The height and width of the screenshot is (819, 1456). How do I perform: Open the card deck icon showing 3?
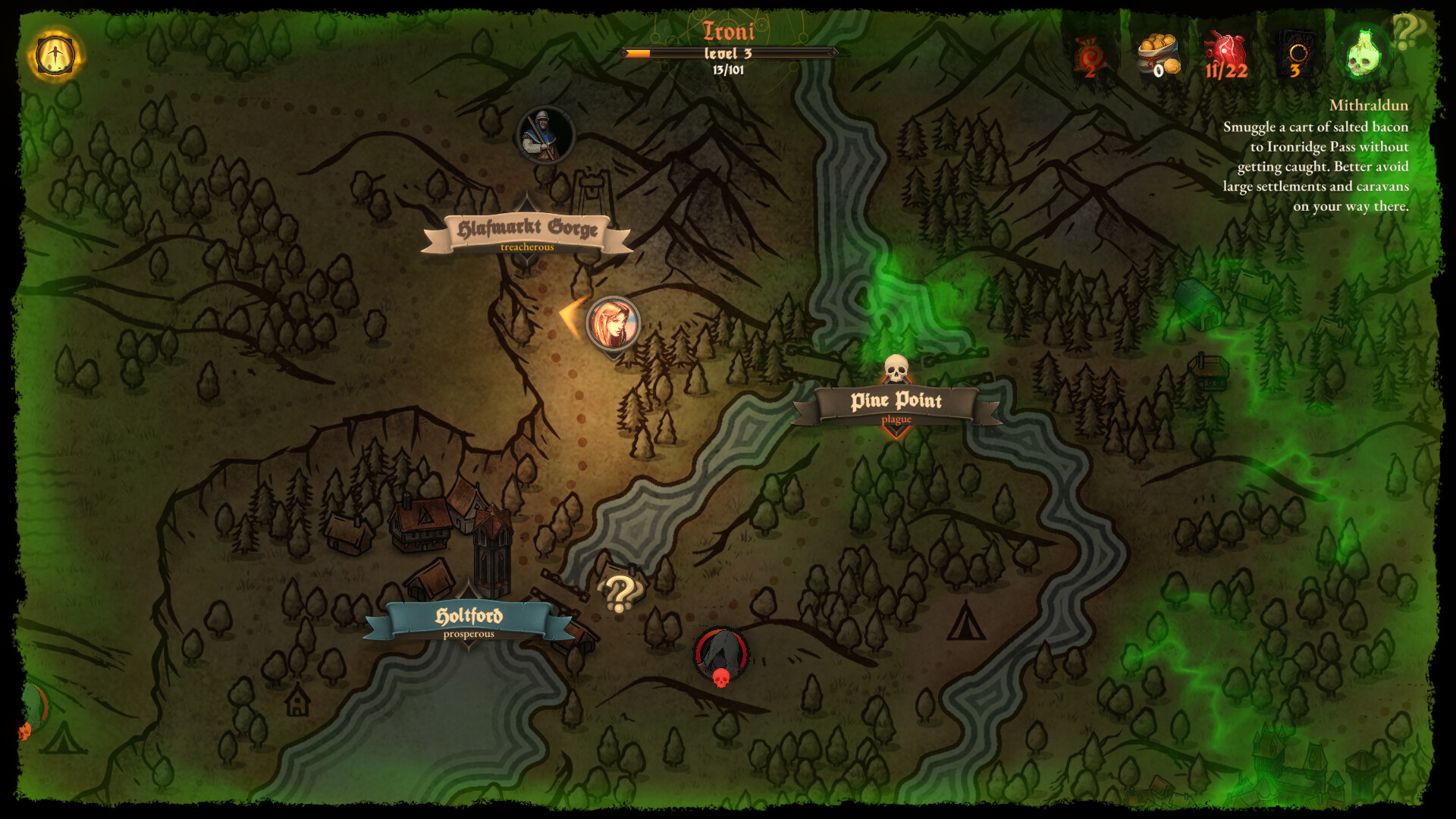1295,49
